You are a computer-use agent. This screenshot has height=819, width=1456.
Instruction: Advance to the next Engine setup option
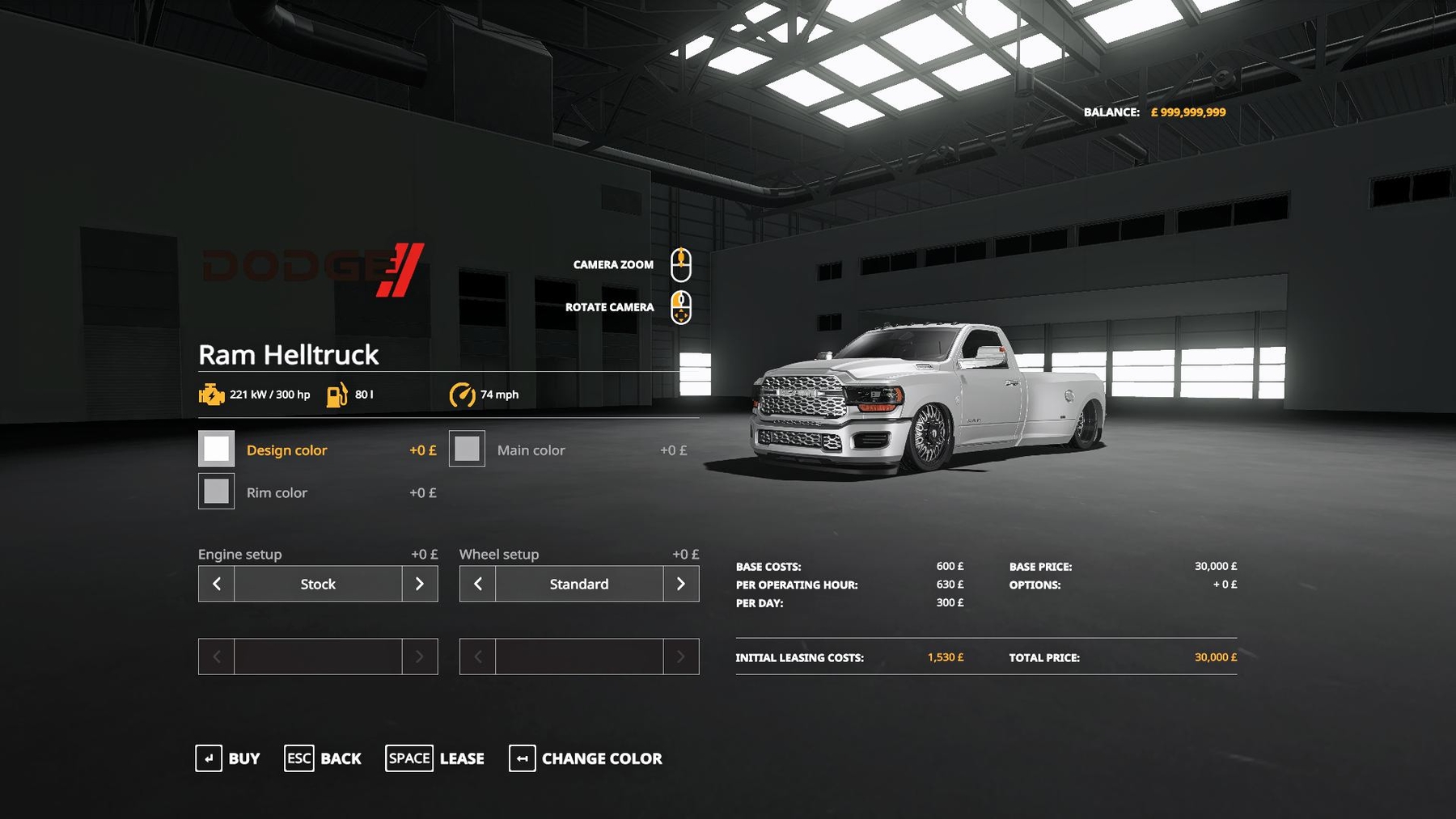tap(420, 584)
